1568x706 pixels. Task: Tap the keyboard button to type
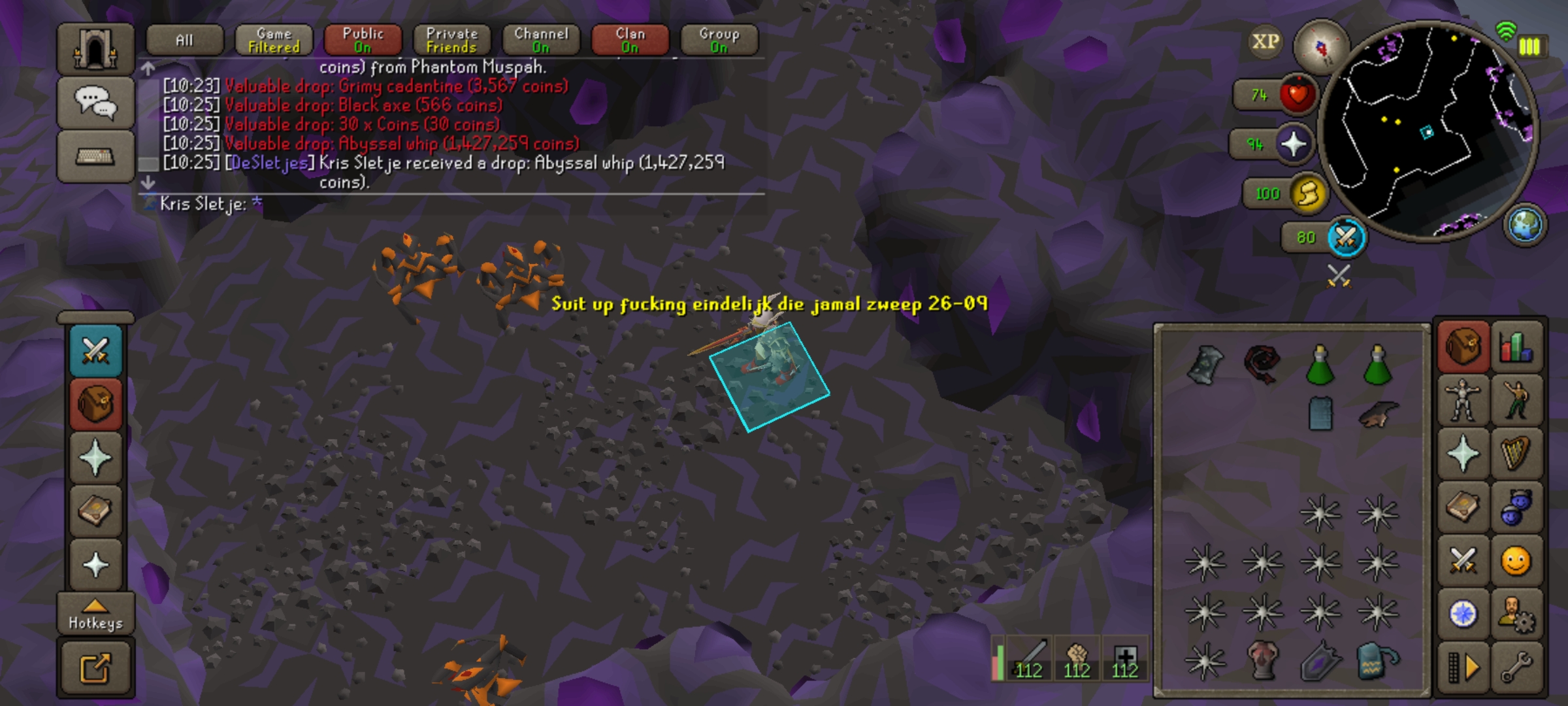tap(95, 156)
